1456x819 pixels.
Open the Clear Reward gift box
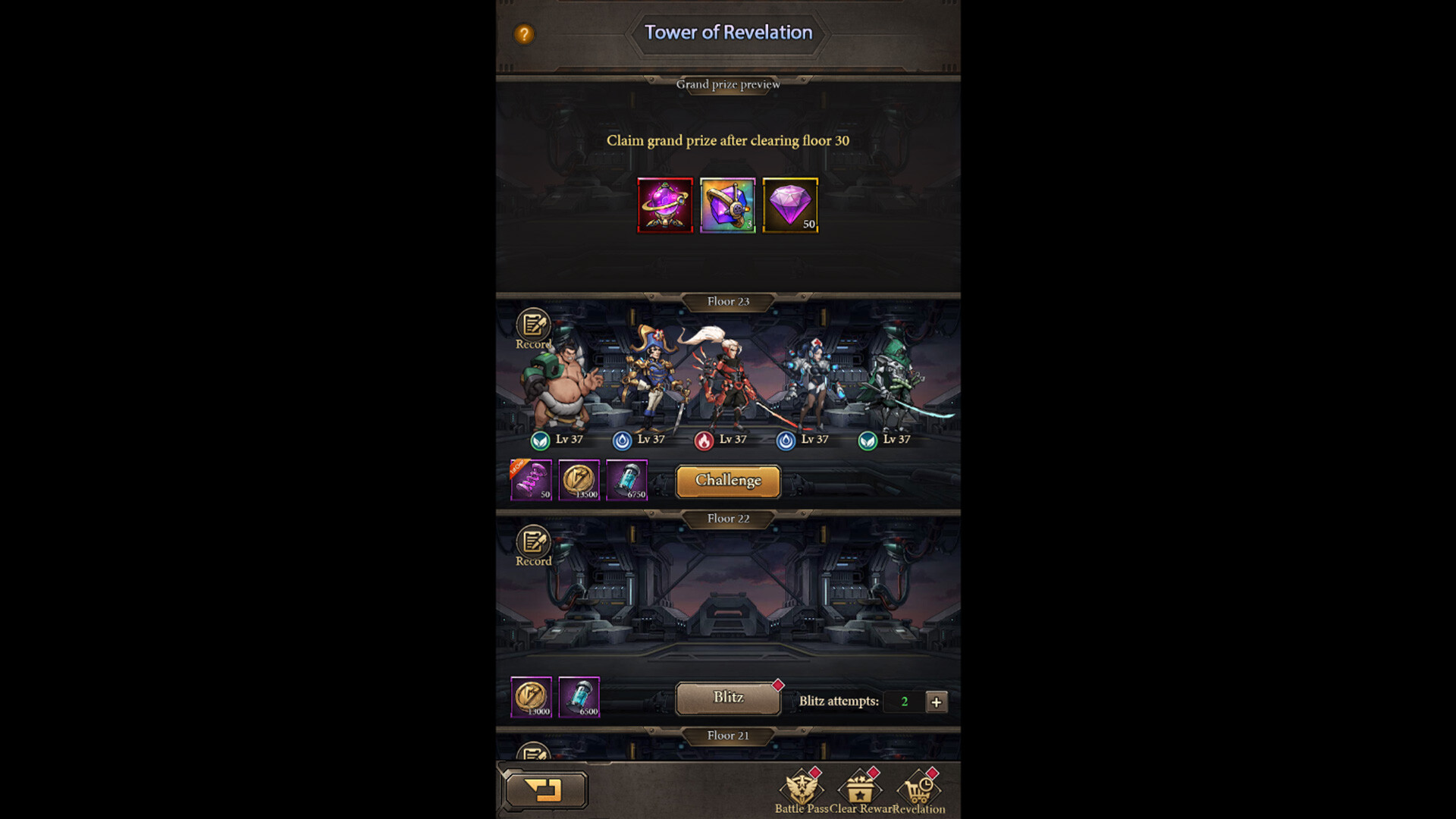point(861,791)
